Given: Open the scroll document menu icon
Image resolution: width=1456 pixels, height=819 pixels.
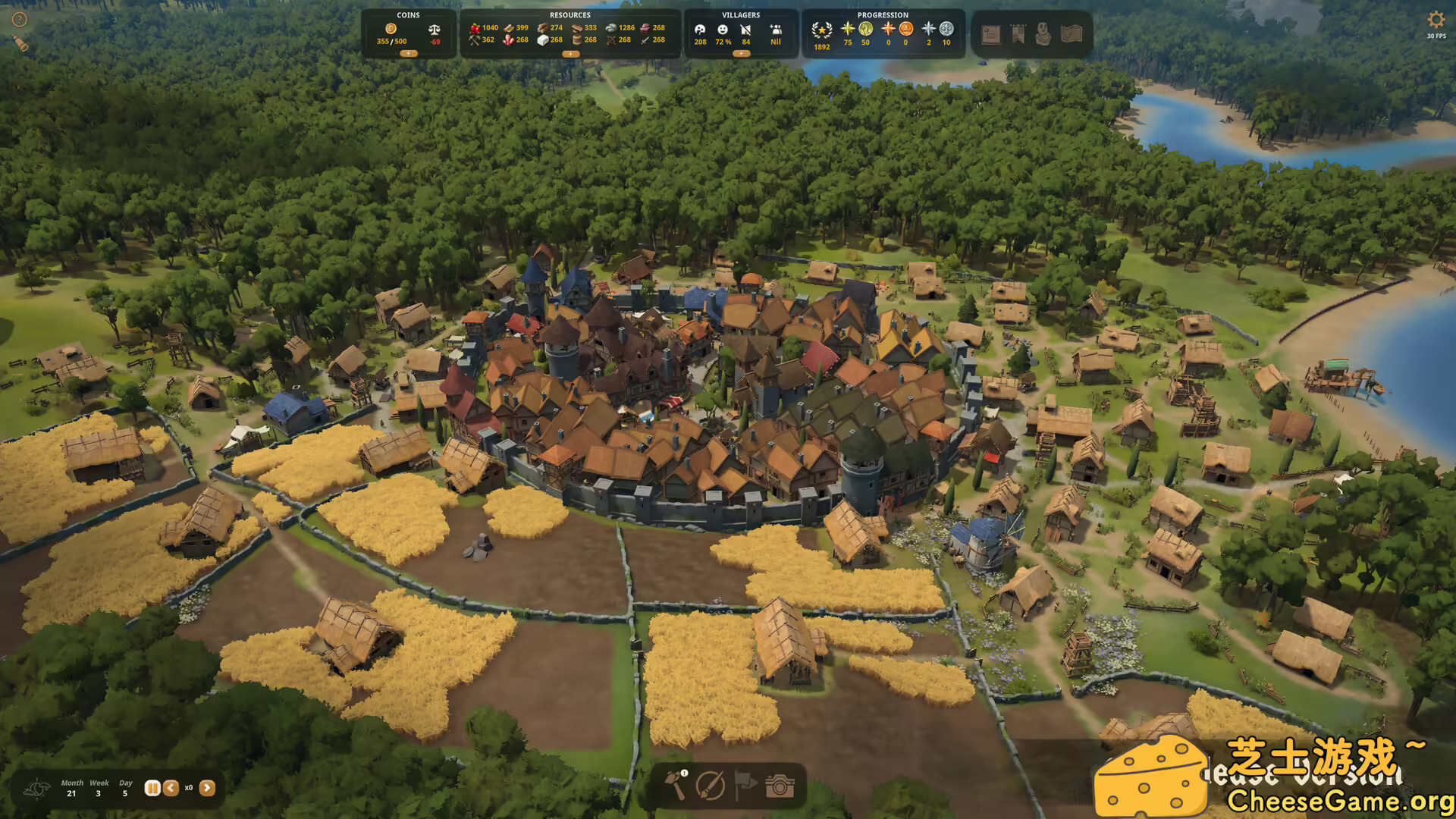Looking at the screenshot, I should click(x=990, y=34).
